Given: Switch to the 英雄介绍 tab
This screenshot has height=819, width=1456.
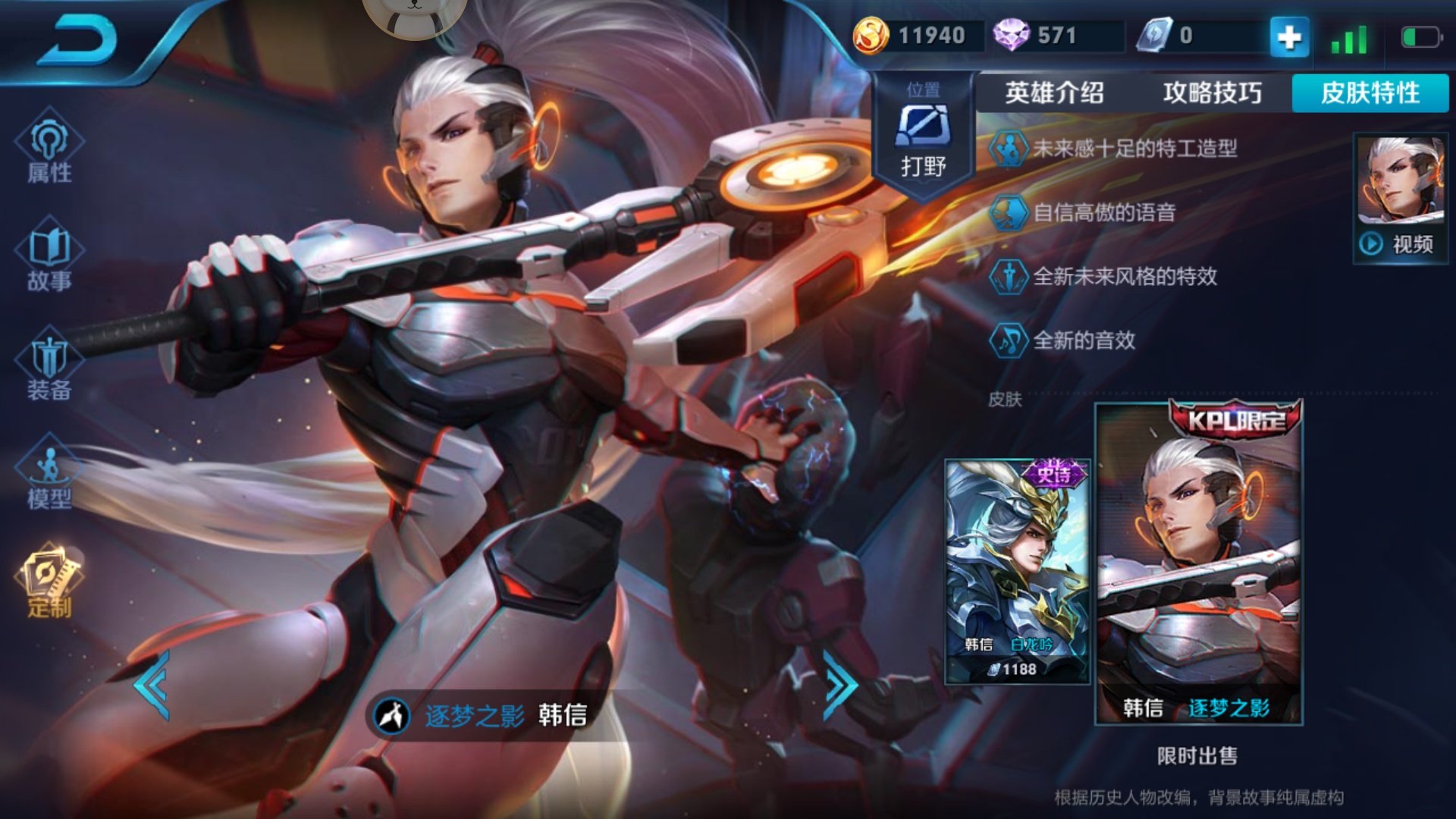Looking at the screenshot, I should (1054, 93).
